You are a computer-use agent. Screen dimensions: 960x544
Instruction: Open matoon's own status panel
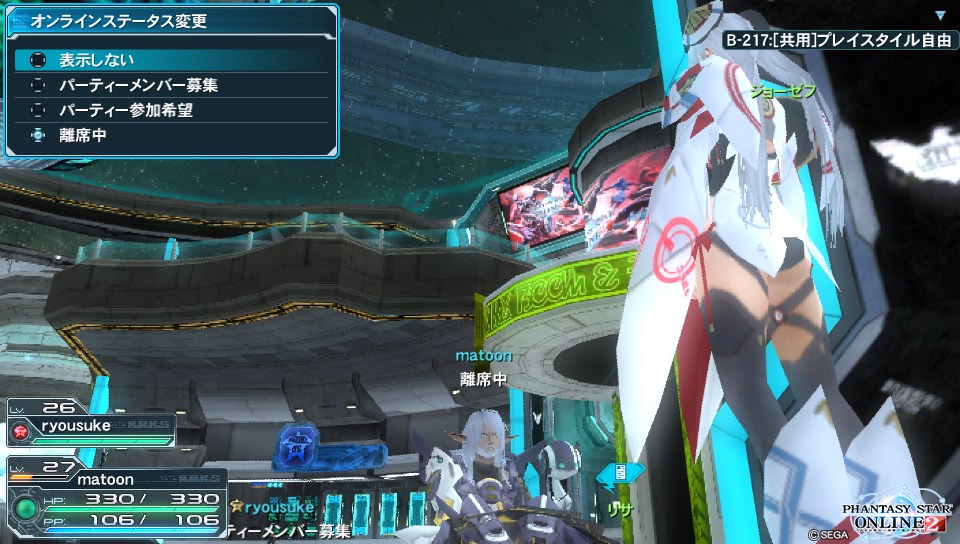115,500
